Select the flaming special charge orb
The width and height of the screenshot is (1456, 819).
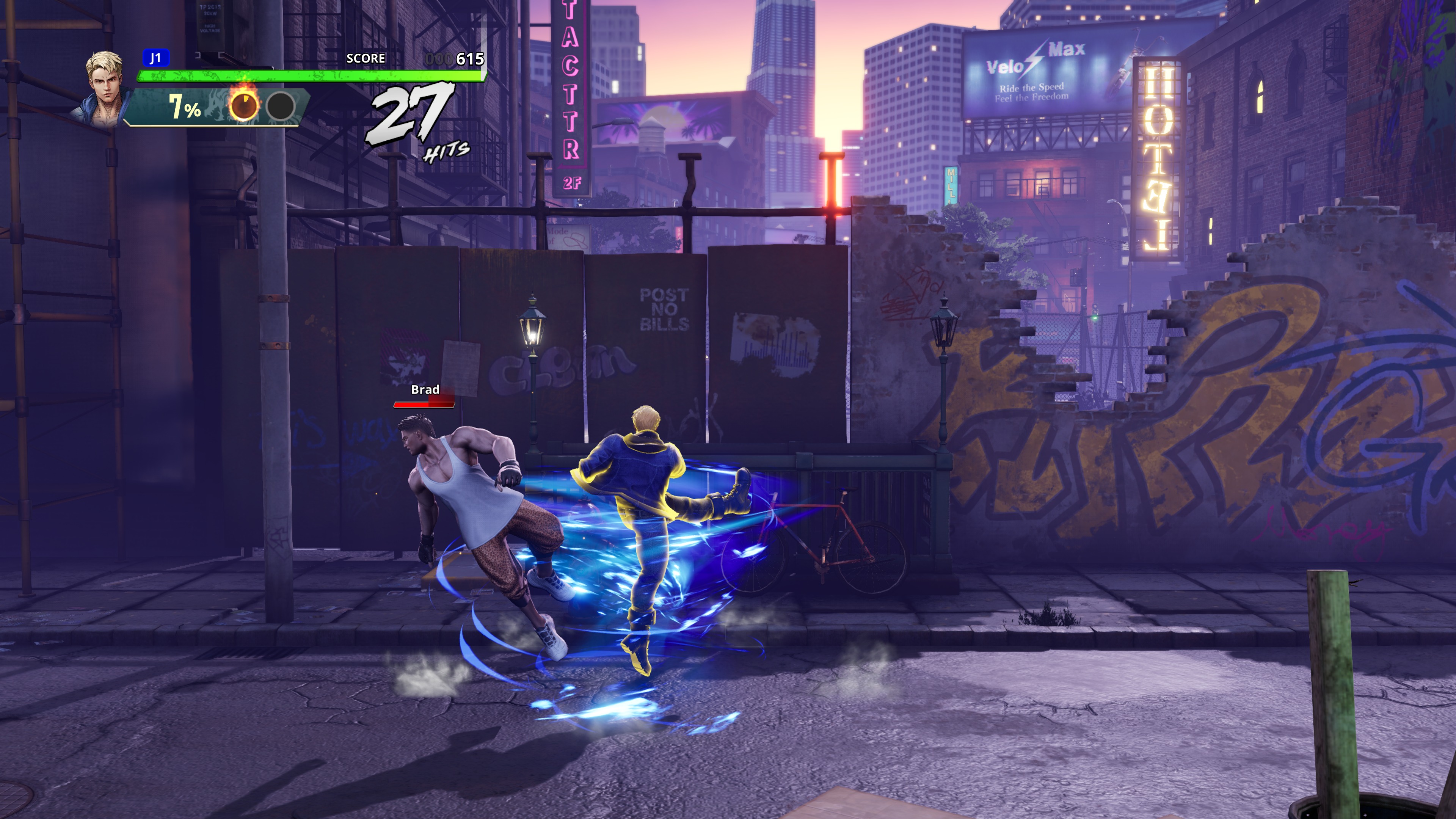pos(243,105)
